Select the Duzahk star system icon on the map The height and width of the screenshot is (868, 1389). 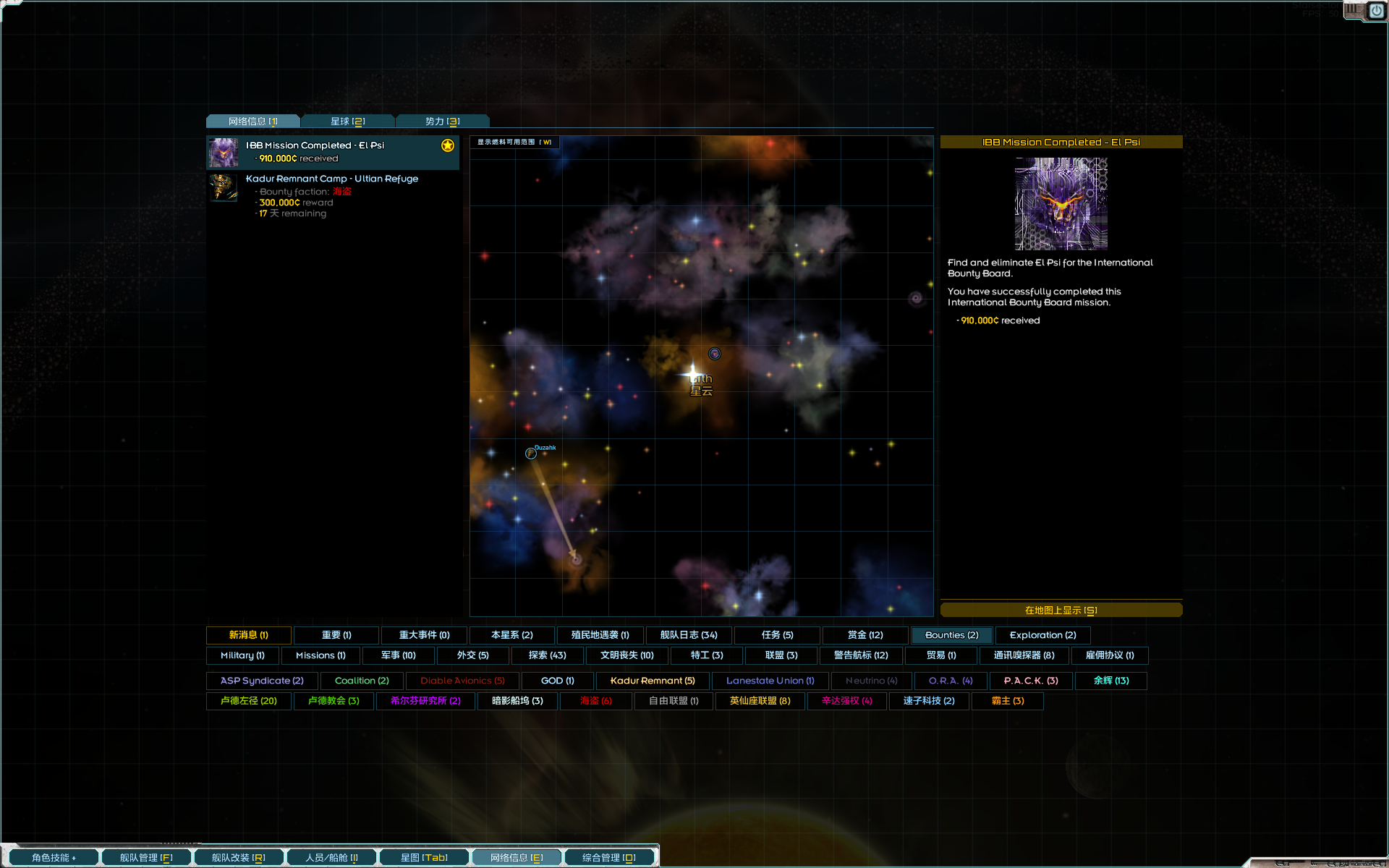click(x=530, y=453)
